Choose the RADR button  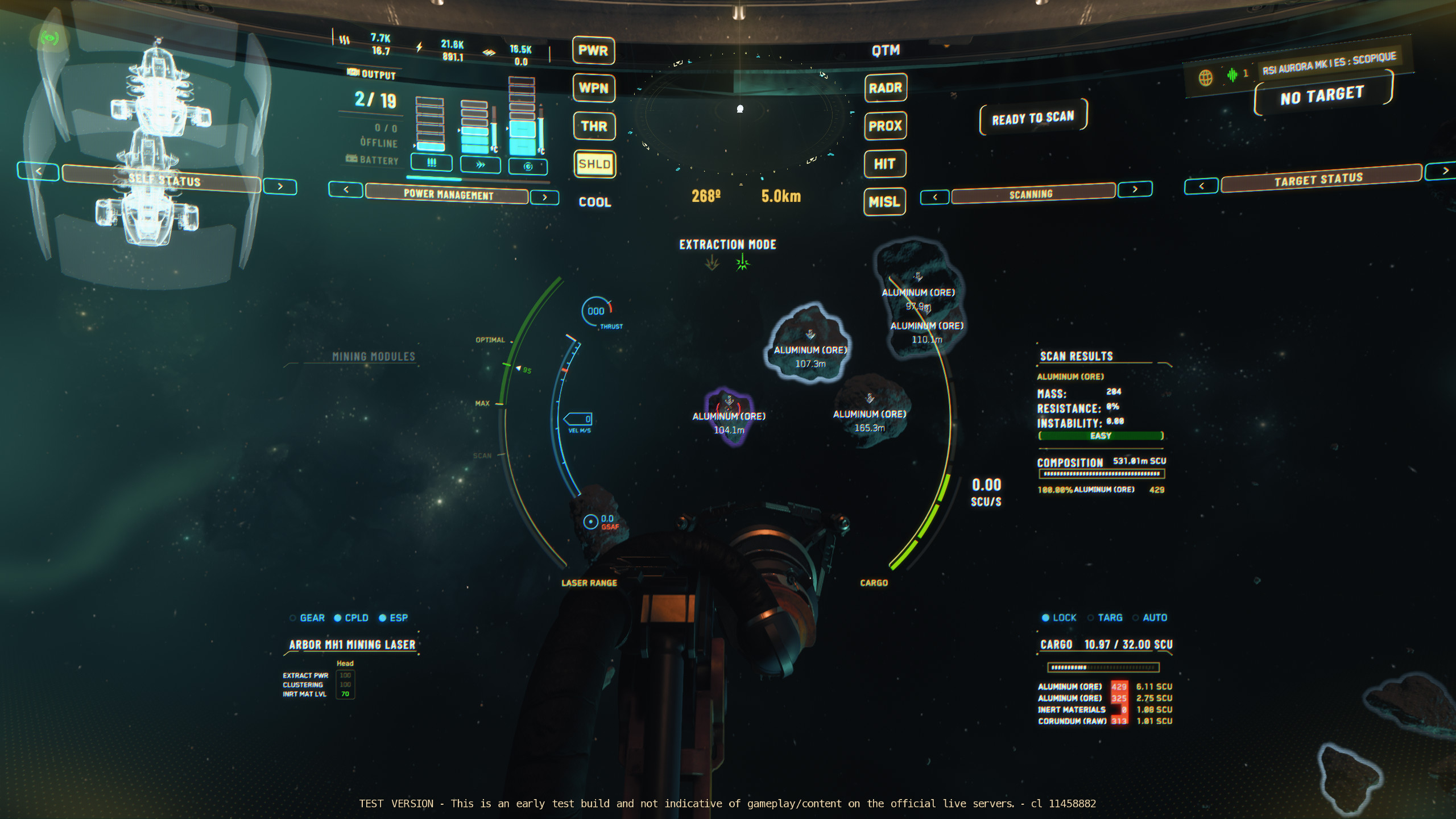tap(885, 88)
